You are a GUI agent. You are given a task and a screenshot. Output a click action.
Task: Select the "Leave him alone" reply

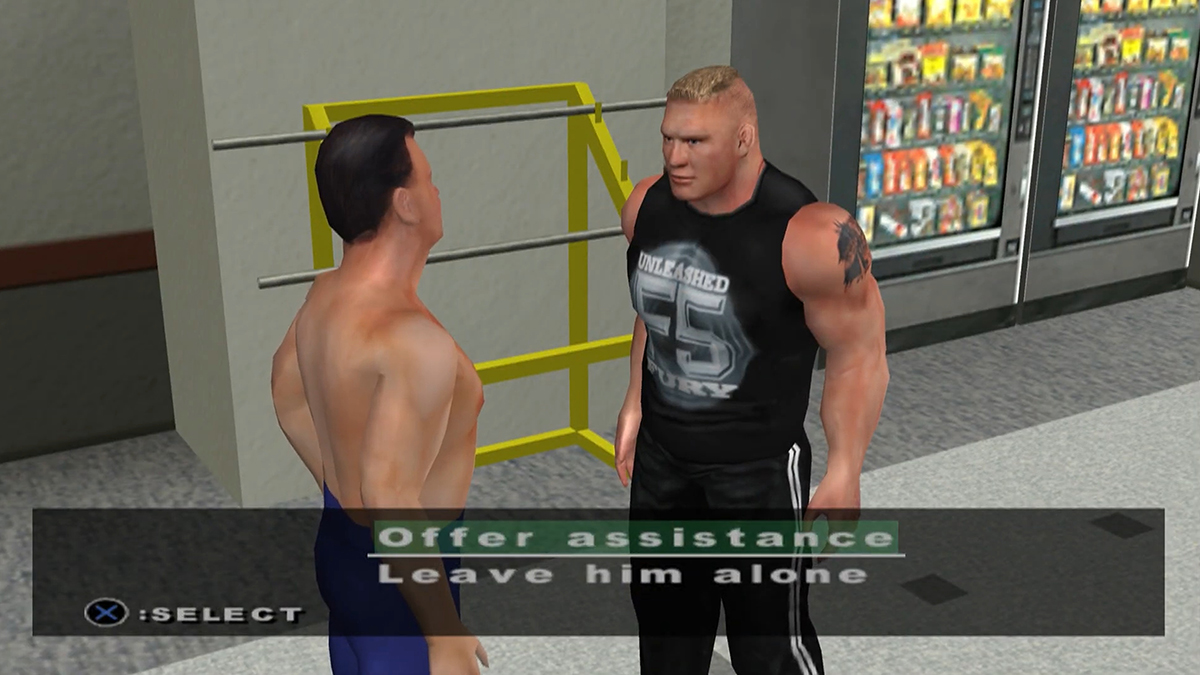pos(622,574)
